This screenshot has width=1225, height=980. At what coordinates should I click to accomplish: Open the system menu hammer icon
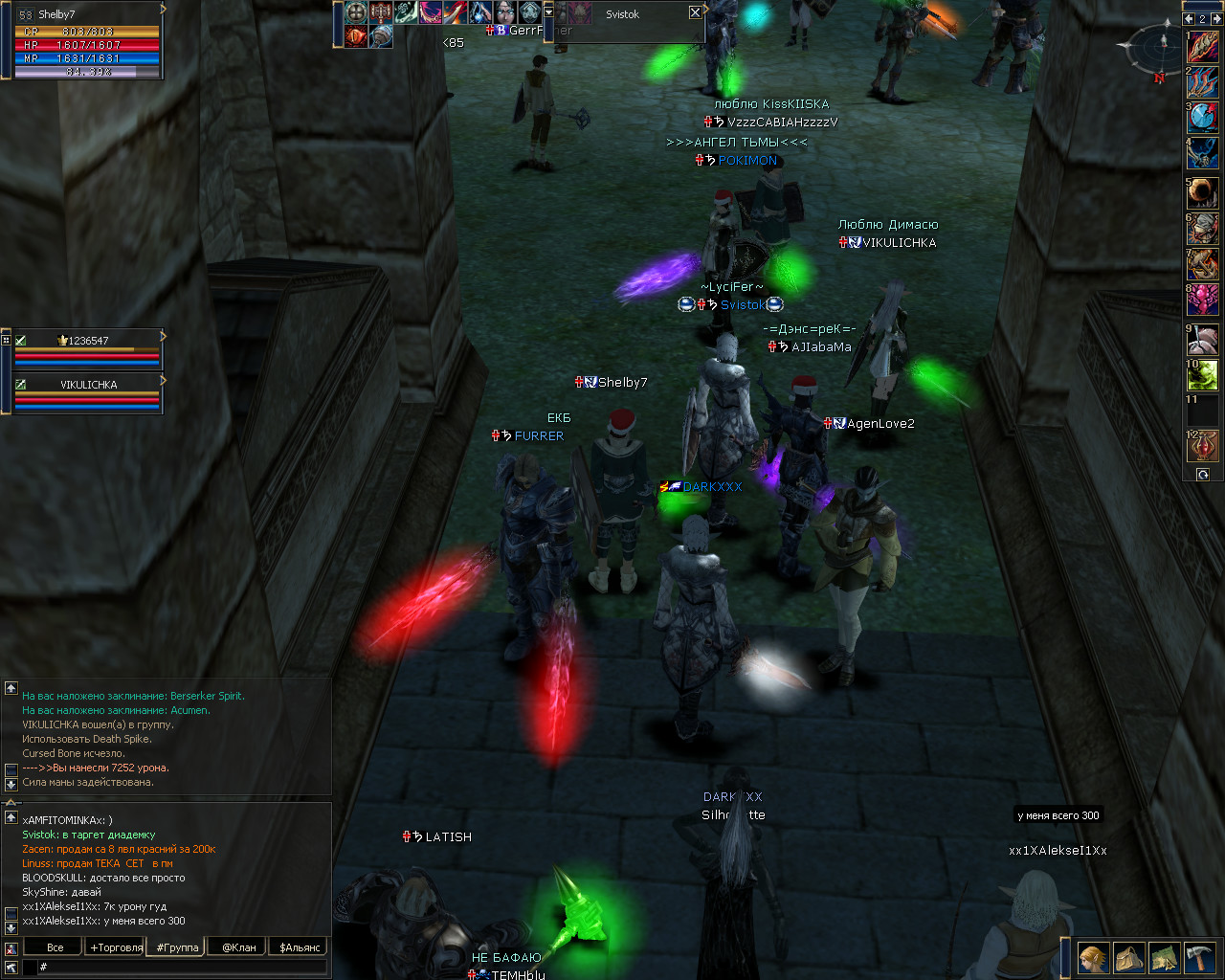(1199, 957)
